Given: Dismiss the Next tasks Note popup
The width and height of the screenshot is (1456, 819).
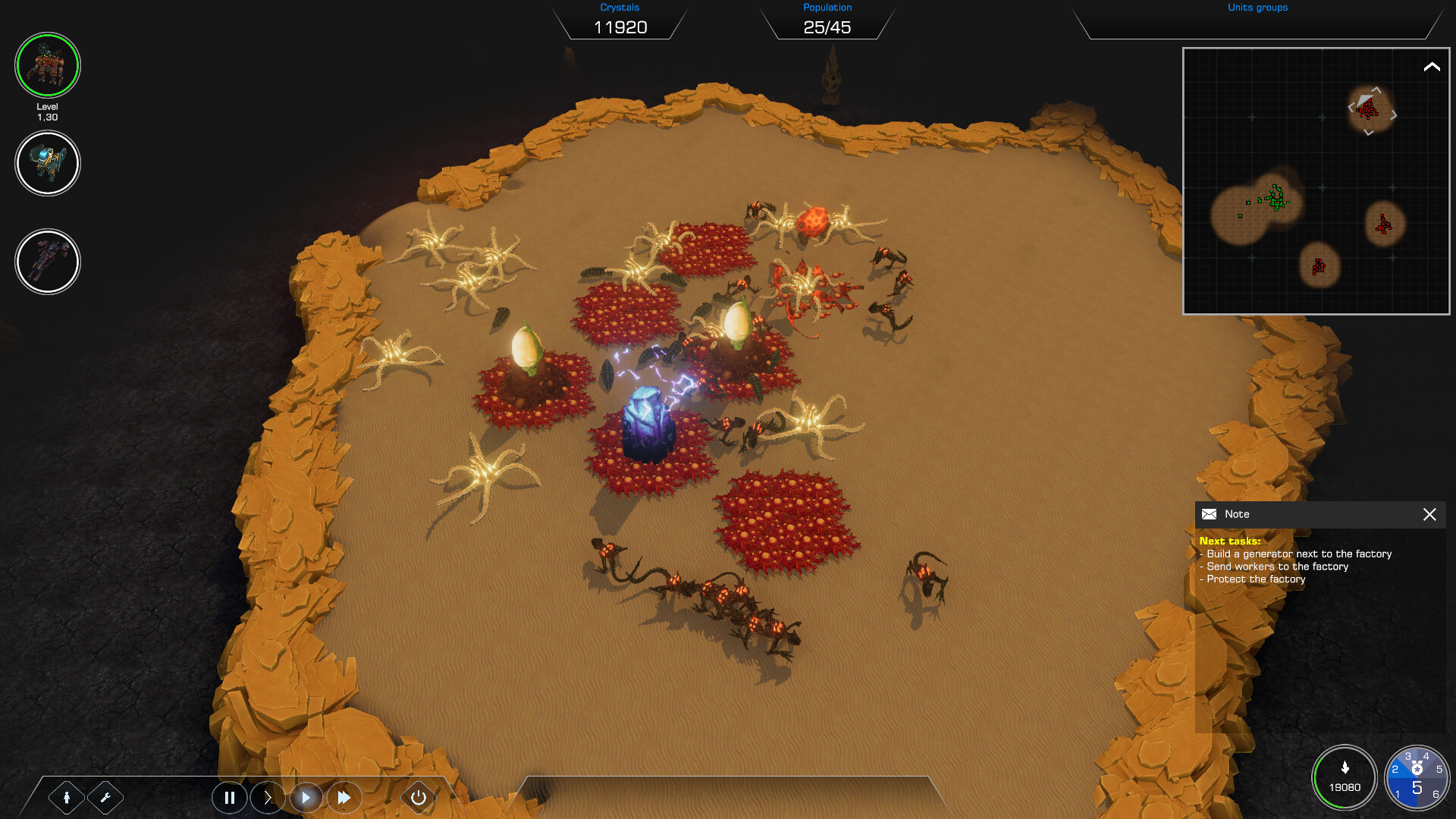Looking at the screenshot, I should pyautogui.click(x=1429, y=514).
